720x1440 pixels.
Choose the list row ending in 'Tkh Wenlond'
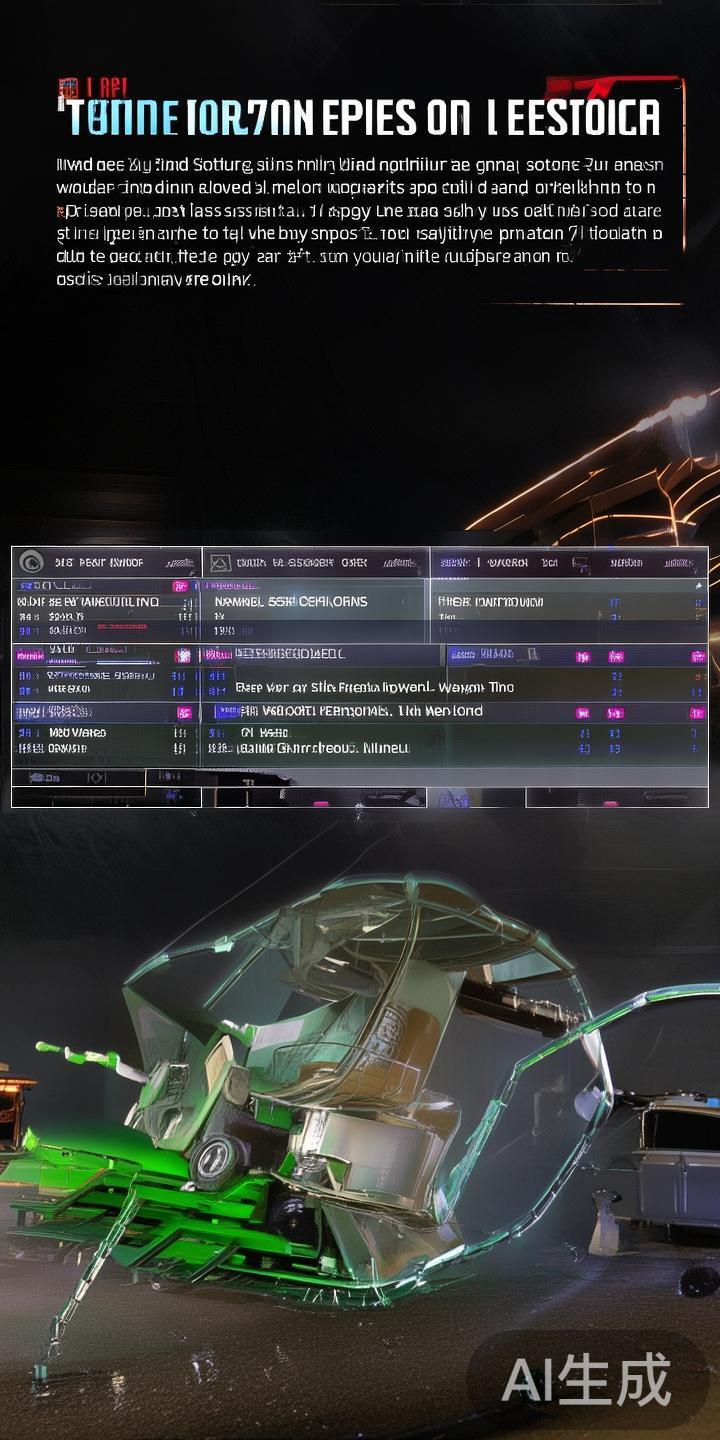point(362,711)
